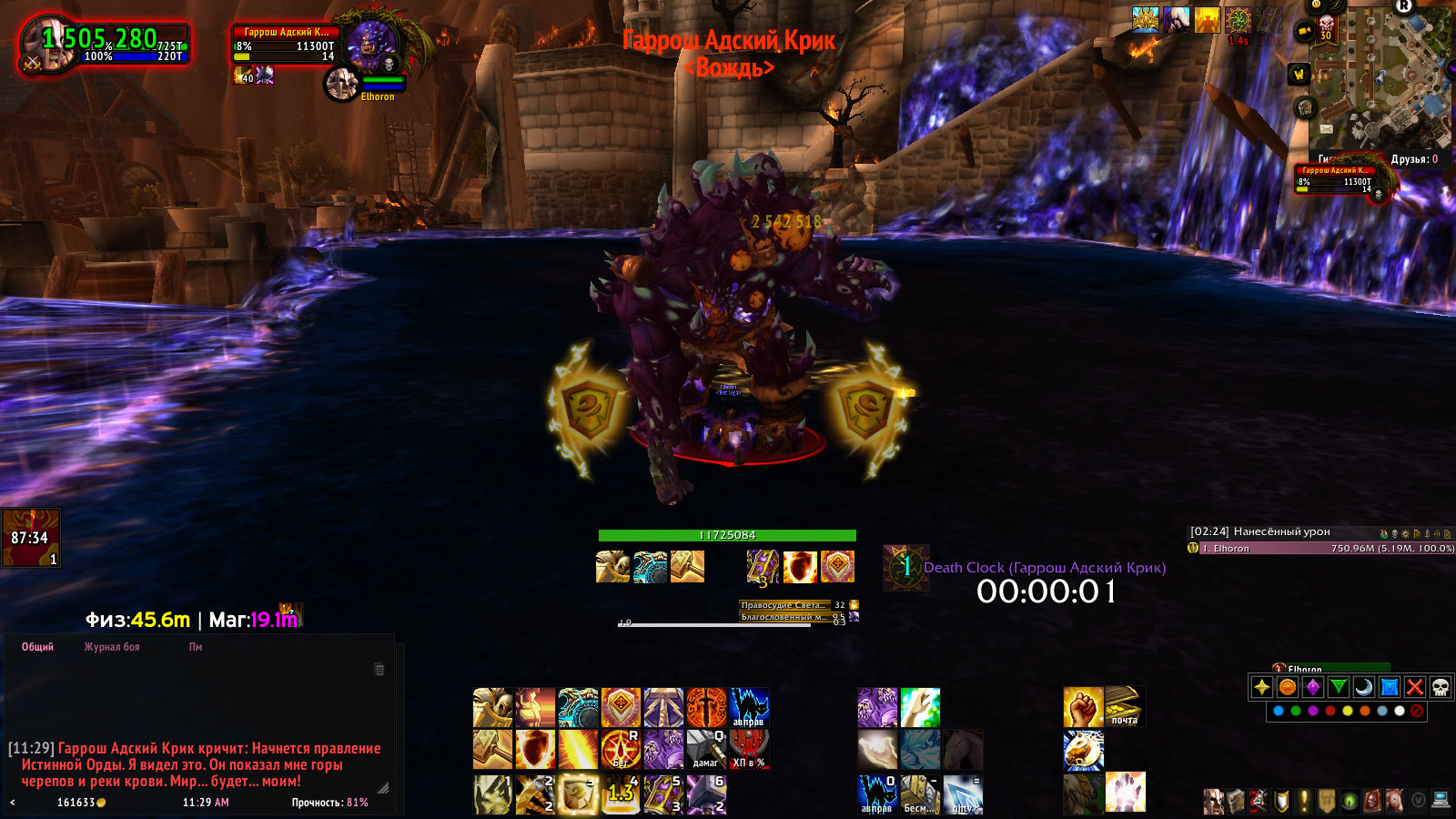Viewport: 1456px width, 819px height.
Task: Trigger the ХП в % shield macro
Action: pyautogui.click(x=749, y=750)
